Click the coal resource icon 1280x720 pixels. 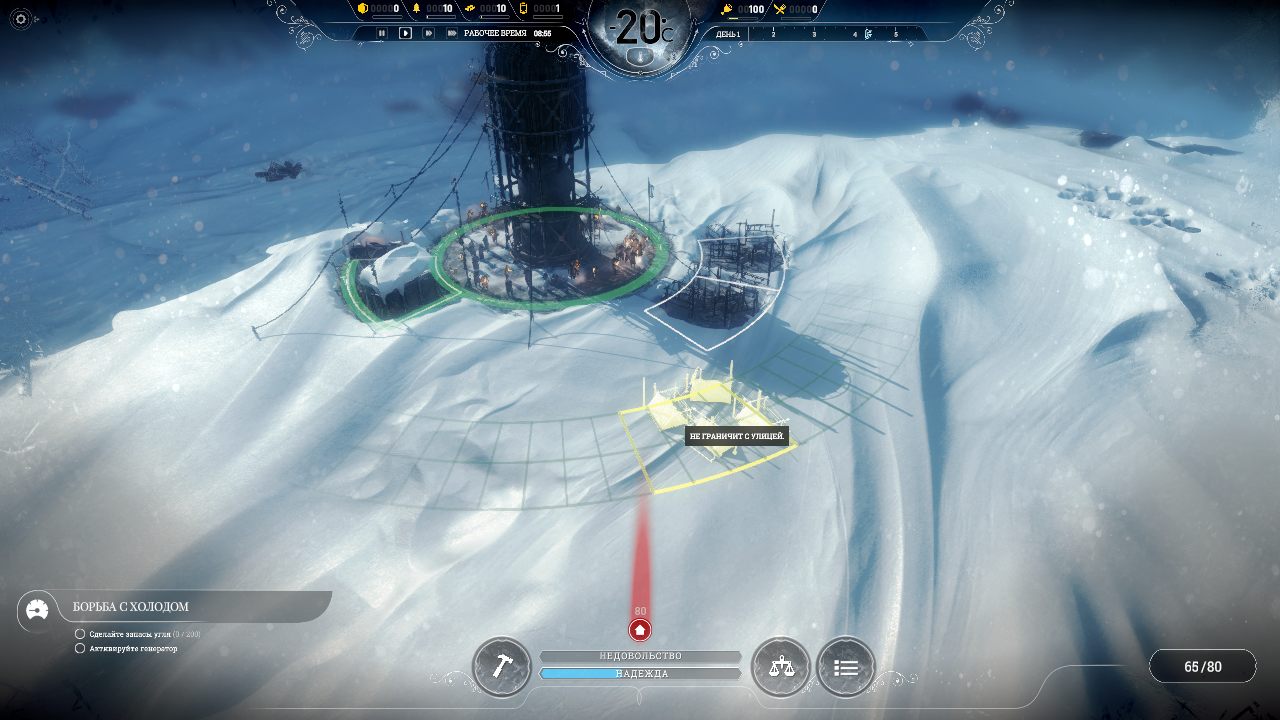tap(363, 9)
